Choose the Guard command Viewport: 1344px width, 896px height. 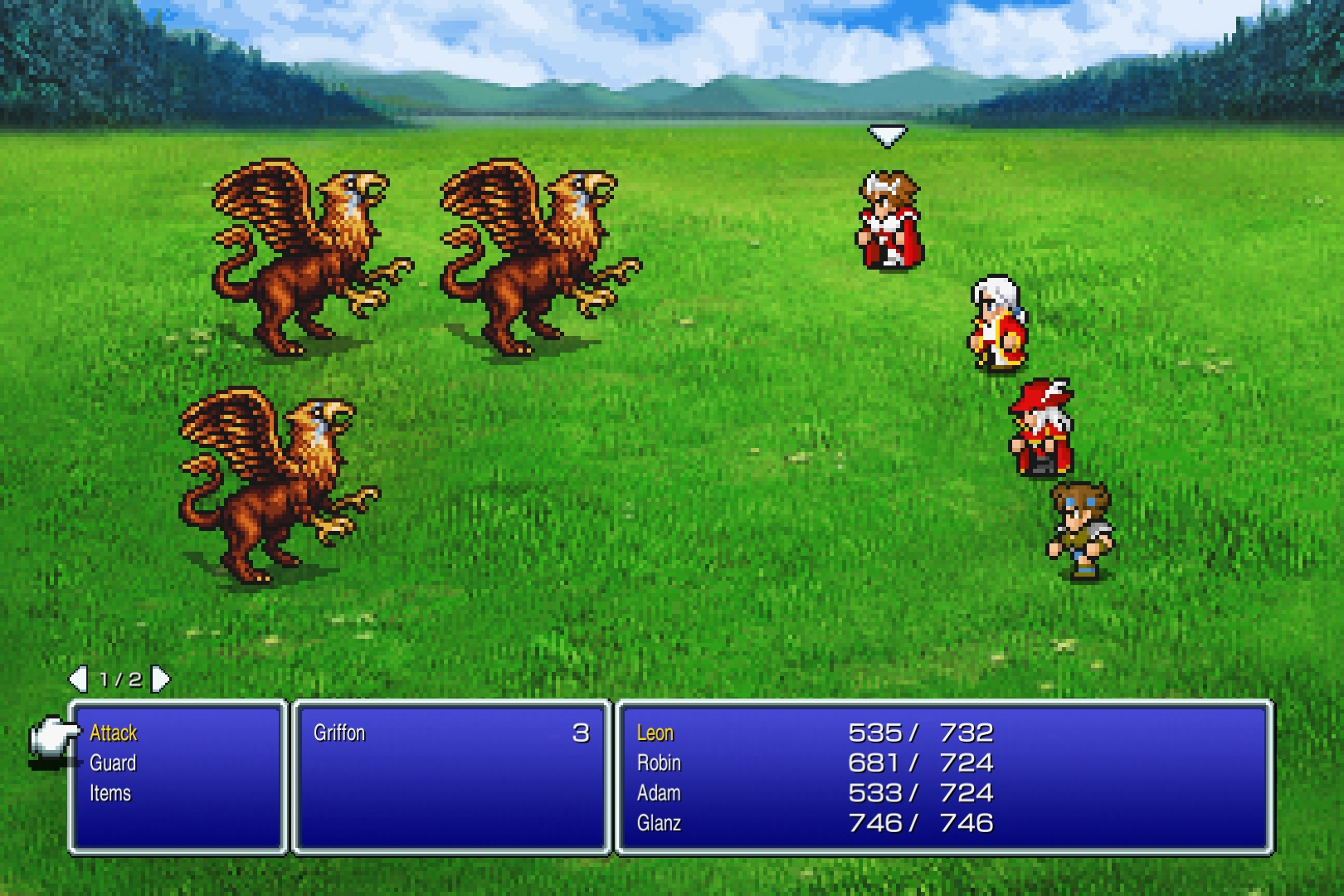113,763
